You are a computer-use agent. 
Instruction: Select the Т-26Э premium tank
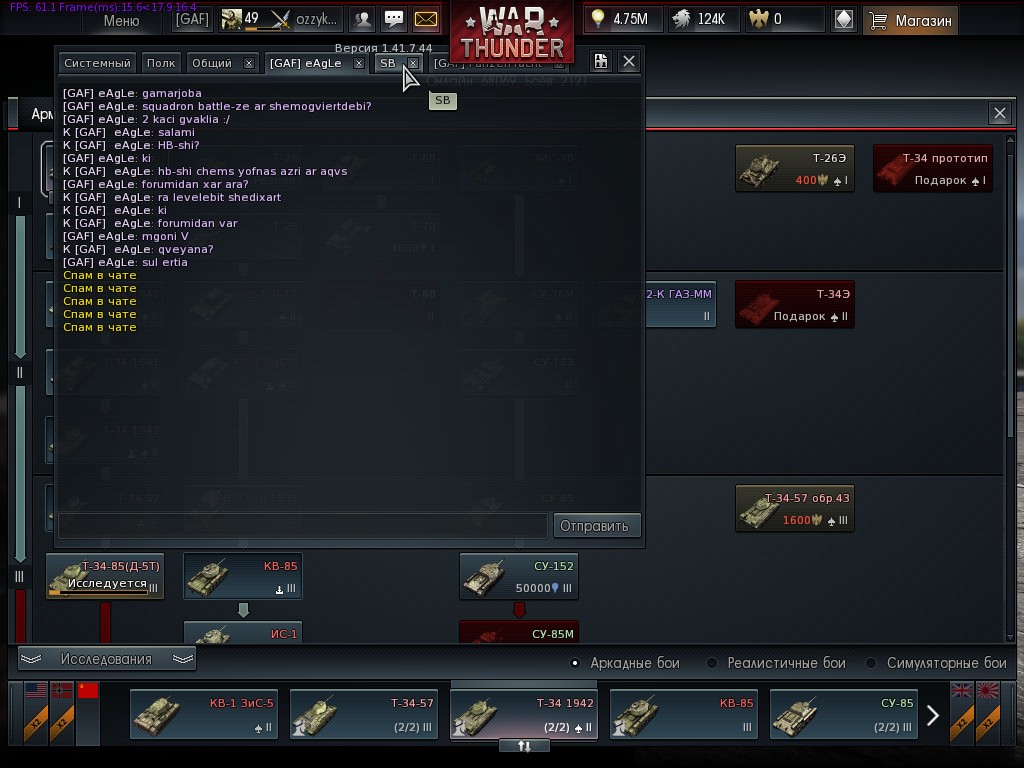[794, 168]
